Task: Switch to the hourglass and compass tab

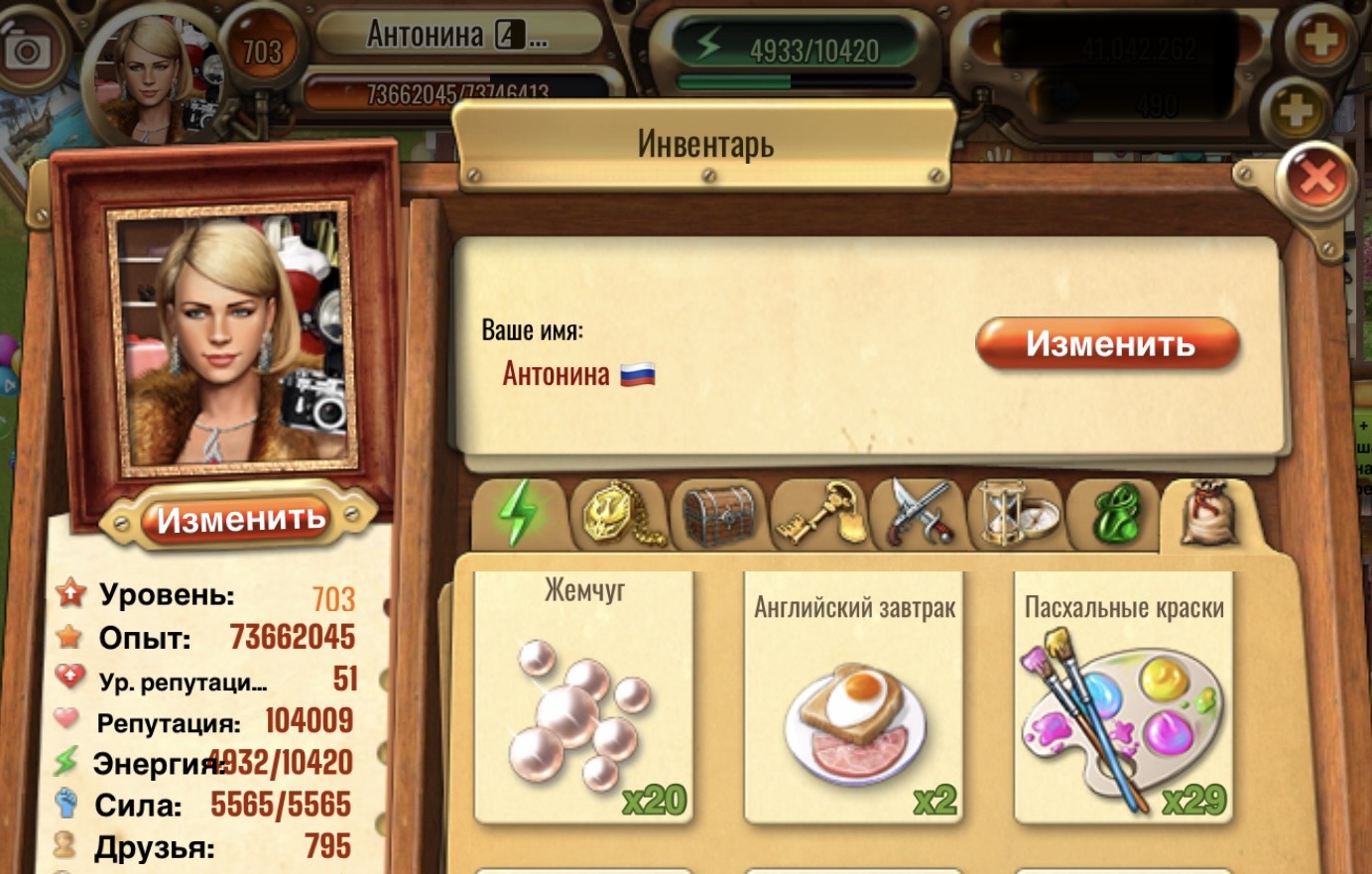Action: (x=1017, y=514)
